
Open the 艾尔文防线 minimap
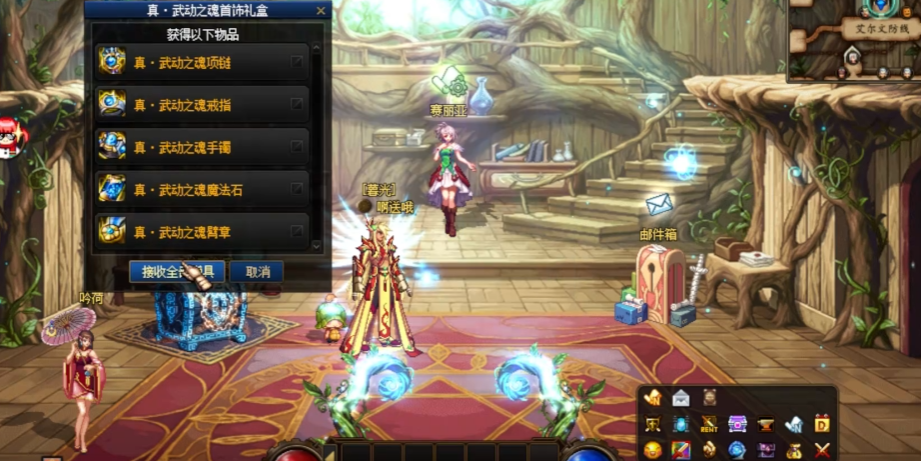[x=856, y=40]
